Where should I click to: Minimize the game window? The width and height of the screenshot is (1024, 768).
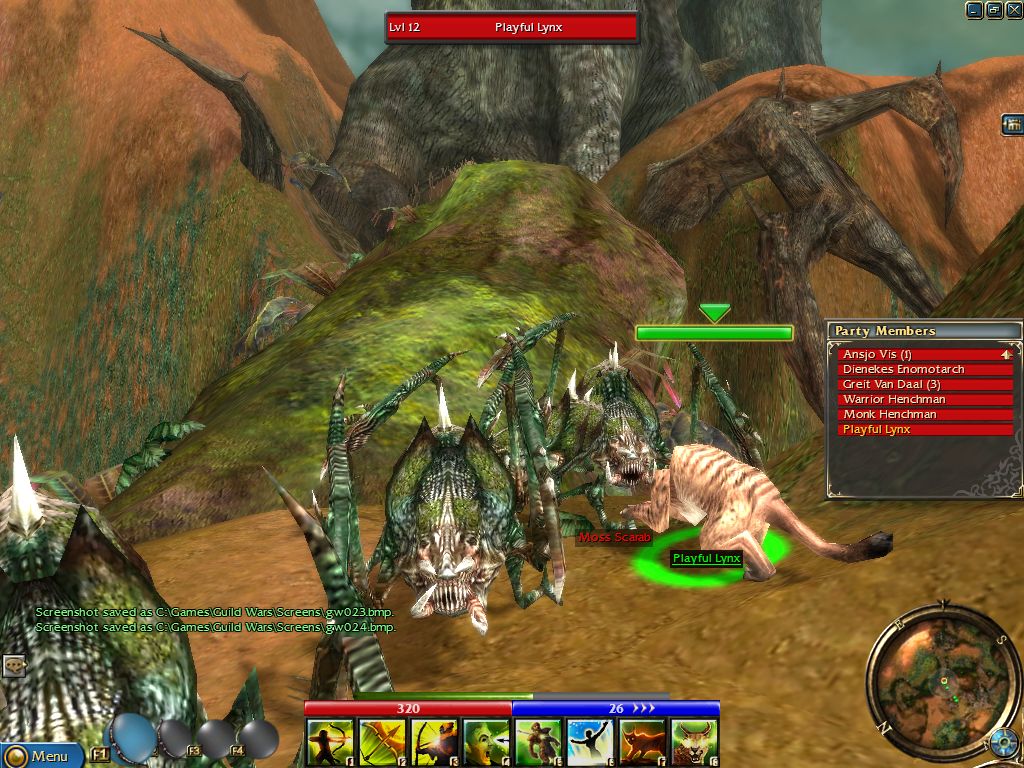(x=974, y=10)
